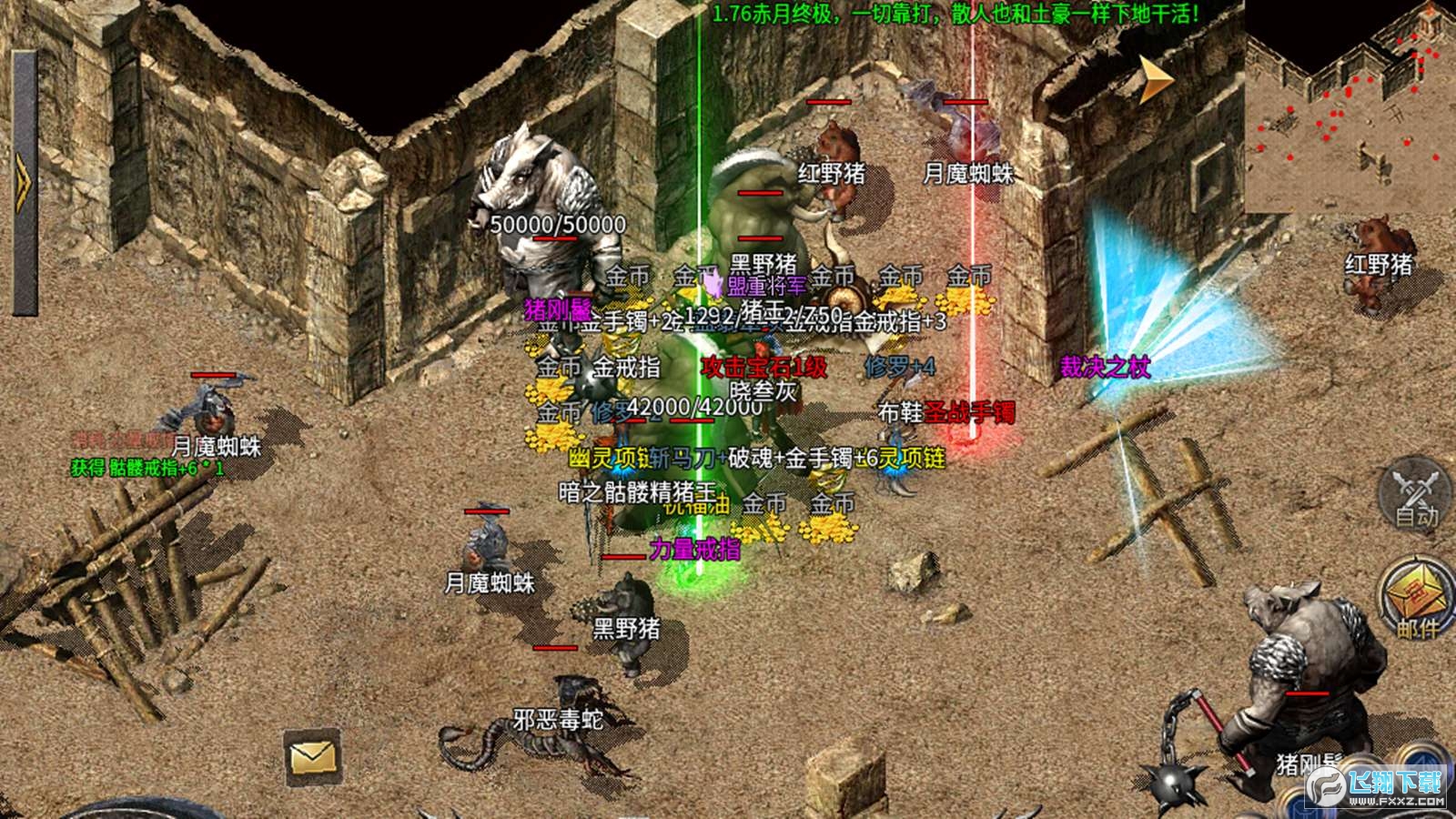Screen dimensions: 1456x819
Task: Click the gold arrow beside the minimap
Action: coord(1156,80)
